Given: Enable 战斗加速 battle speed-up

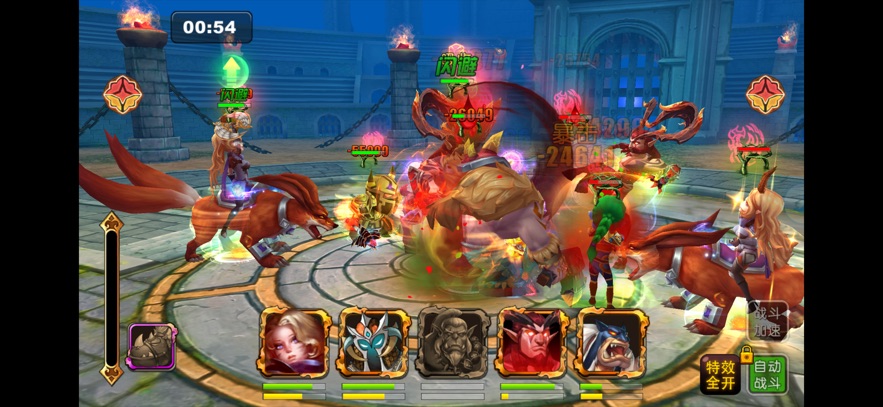Looking at the screenshot, I should click(x=769, y=320).
